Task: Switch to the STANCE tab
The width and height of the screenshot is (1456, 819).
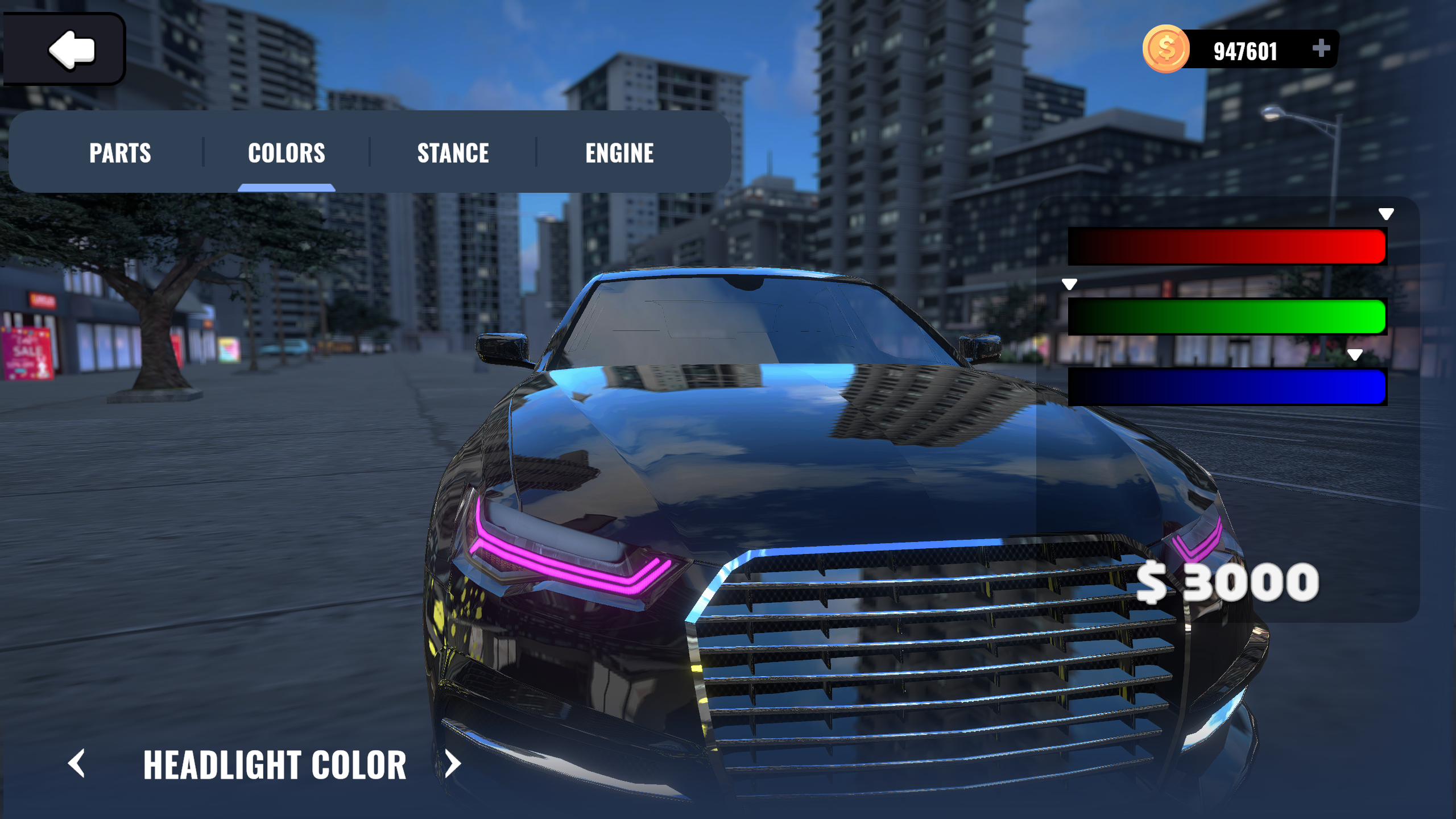Action: [453, 152]
